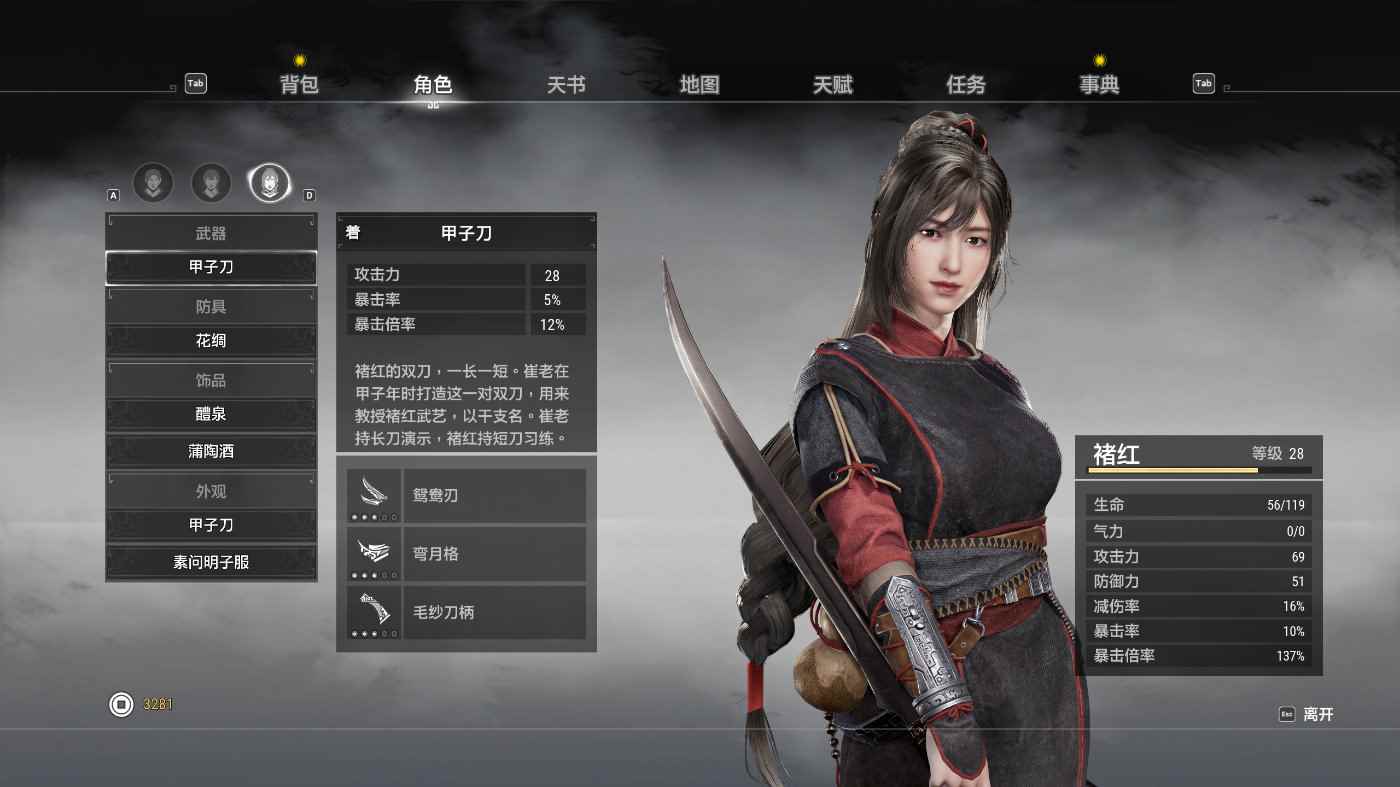Select the 蒲陶酒 accessory slot
The image size is (1400, 787).
click(211, 451)
